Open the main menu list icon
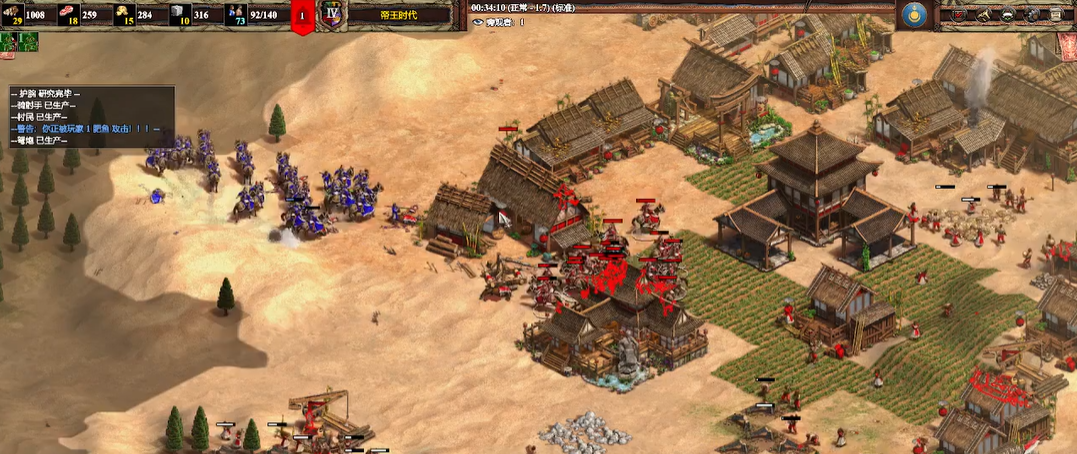The width and height of the screenshot is (1077, 454). tap(1058, 15)
